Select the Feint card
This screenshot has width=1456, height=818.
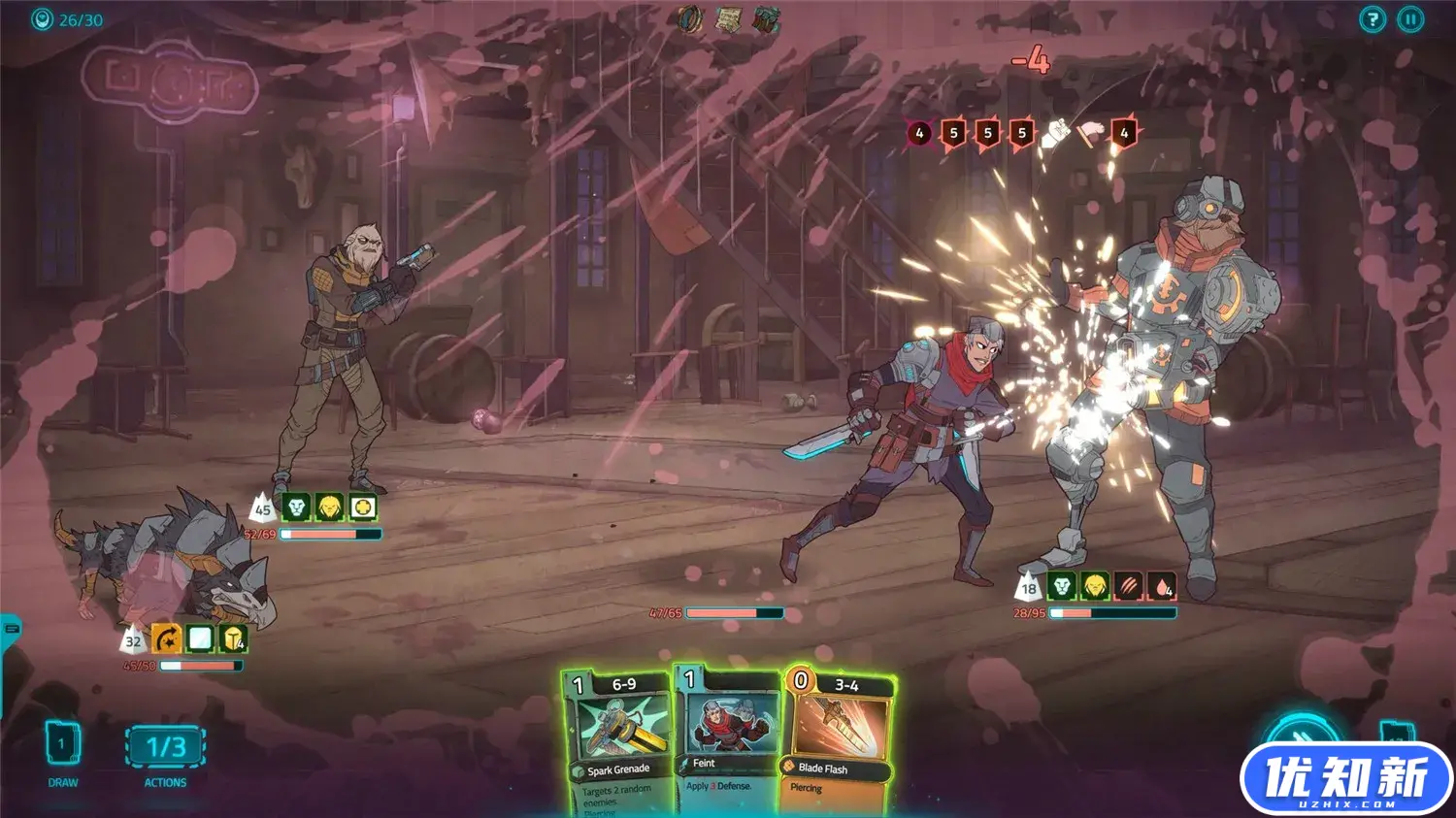click(x=726, y=739)
